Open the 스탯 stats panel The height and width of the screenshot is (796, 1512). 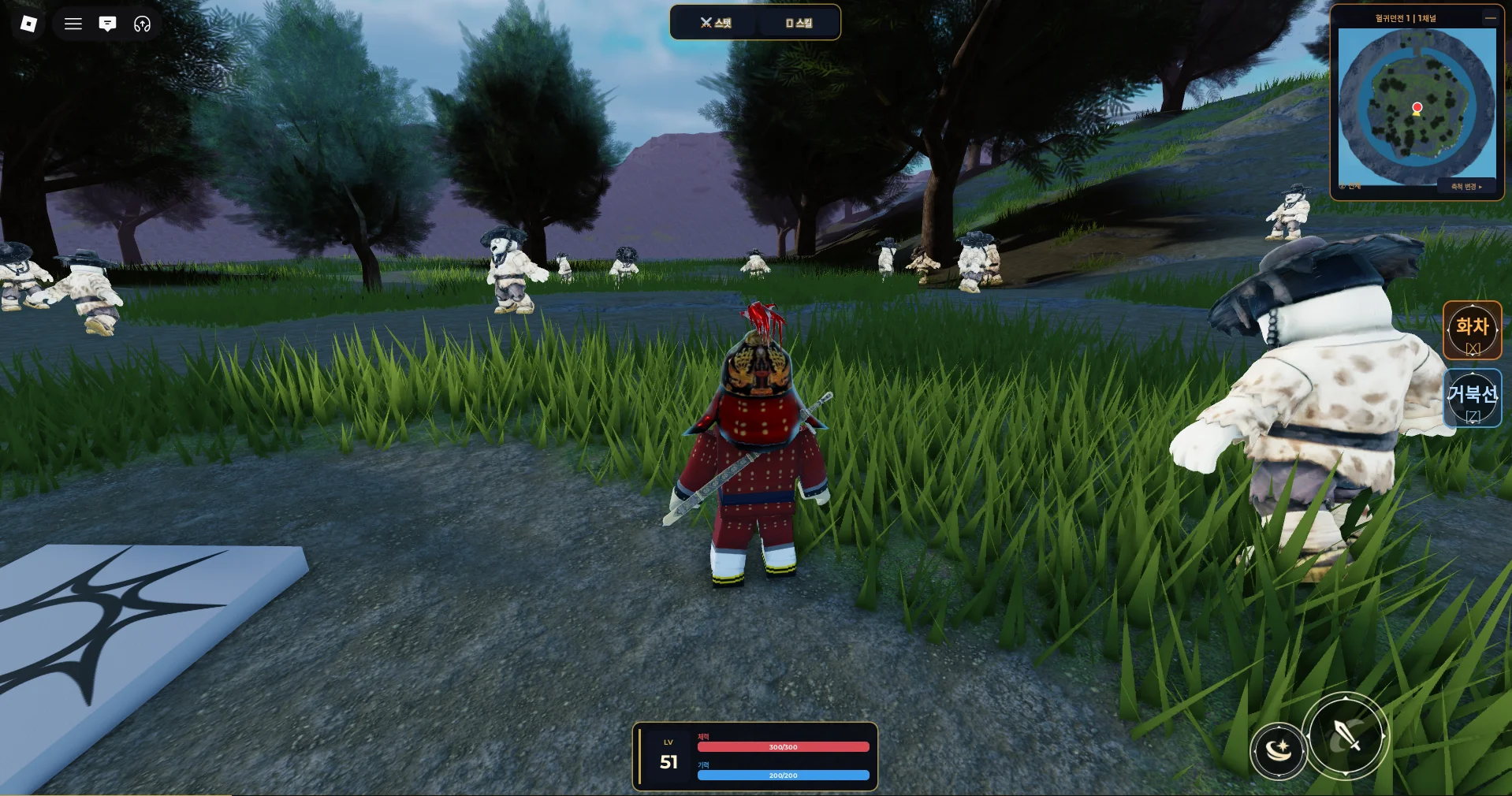pos(715,23)
